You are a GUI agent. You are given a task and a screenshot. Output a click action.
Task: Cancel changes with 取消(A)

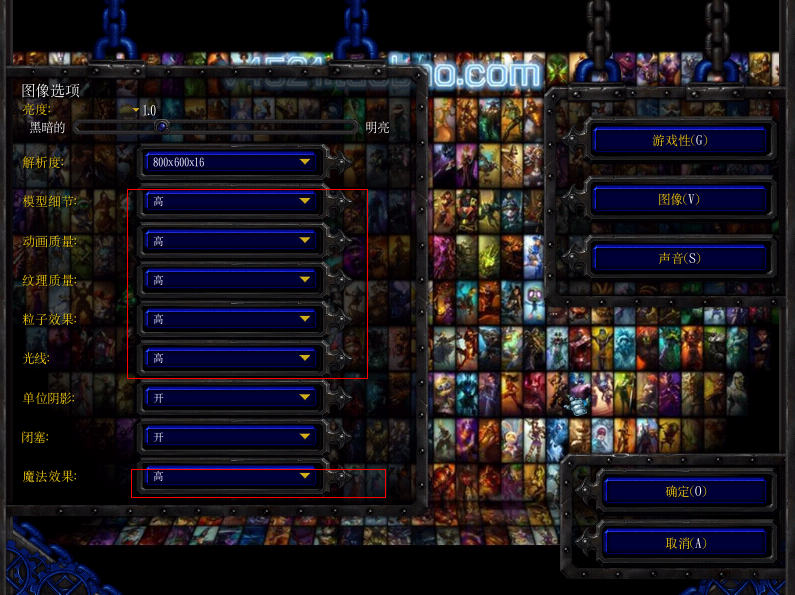pyautogui.click(x=686, y=543)
